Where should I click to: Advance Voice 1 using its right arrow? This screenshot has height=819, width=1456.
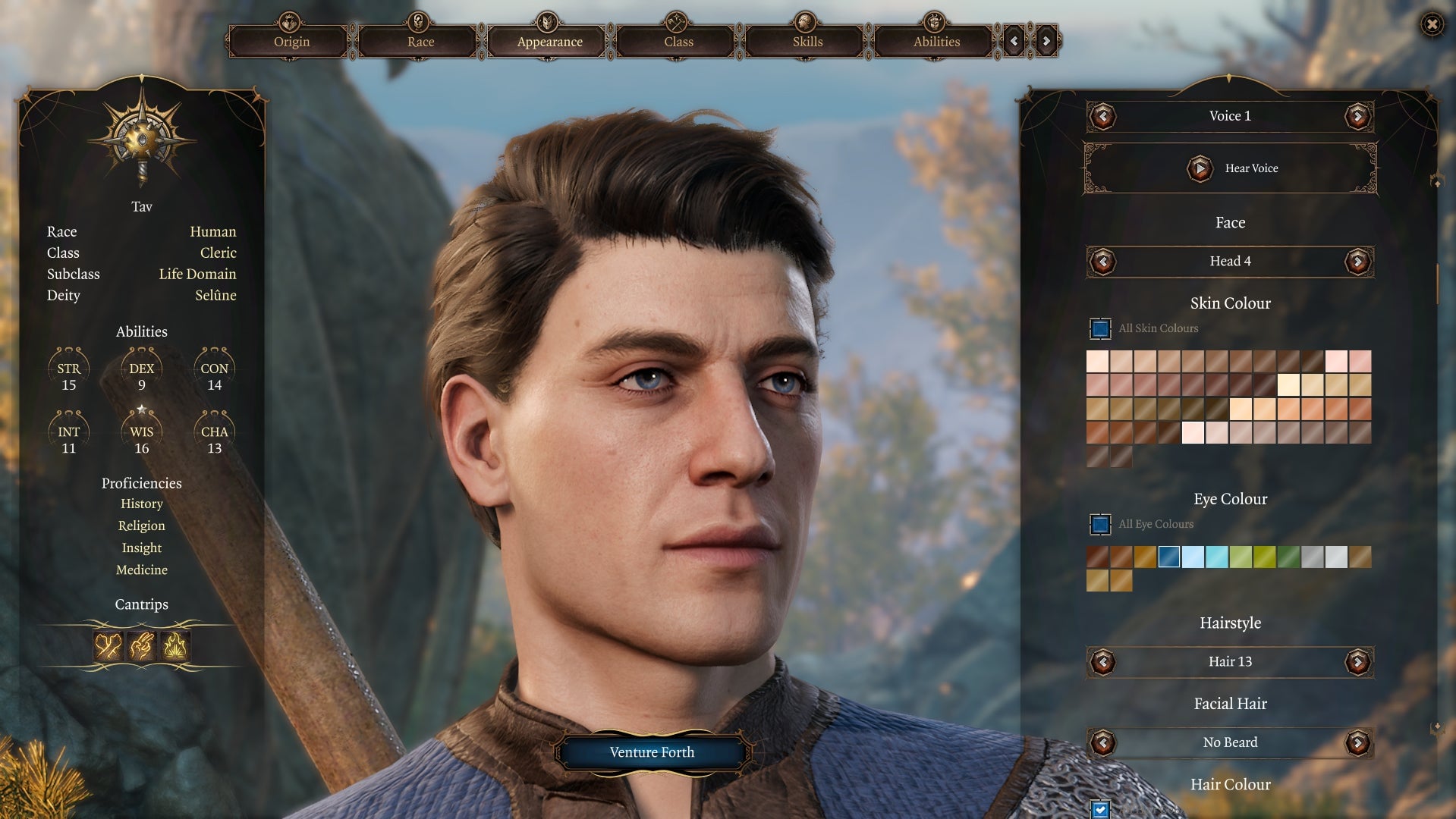(1357, 116)
